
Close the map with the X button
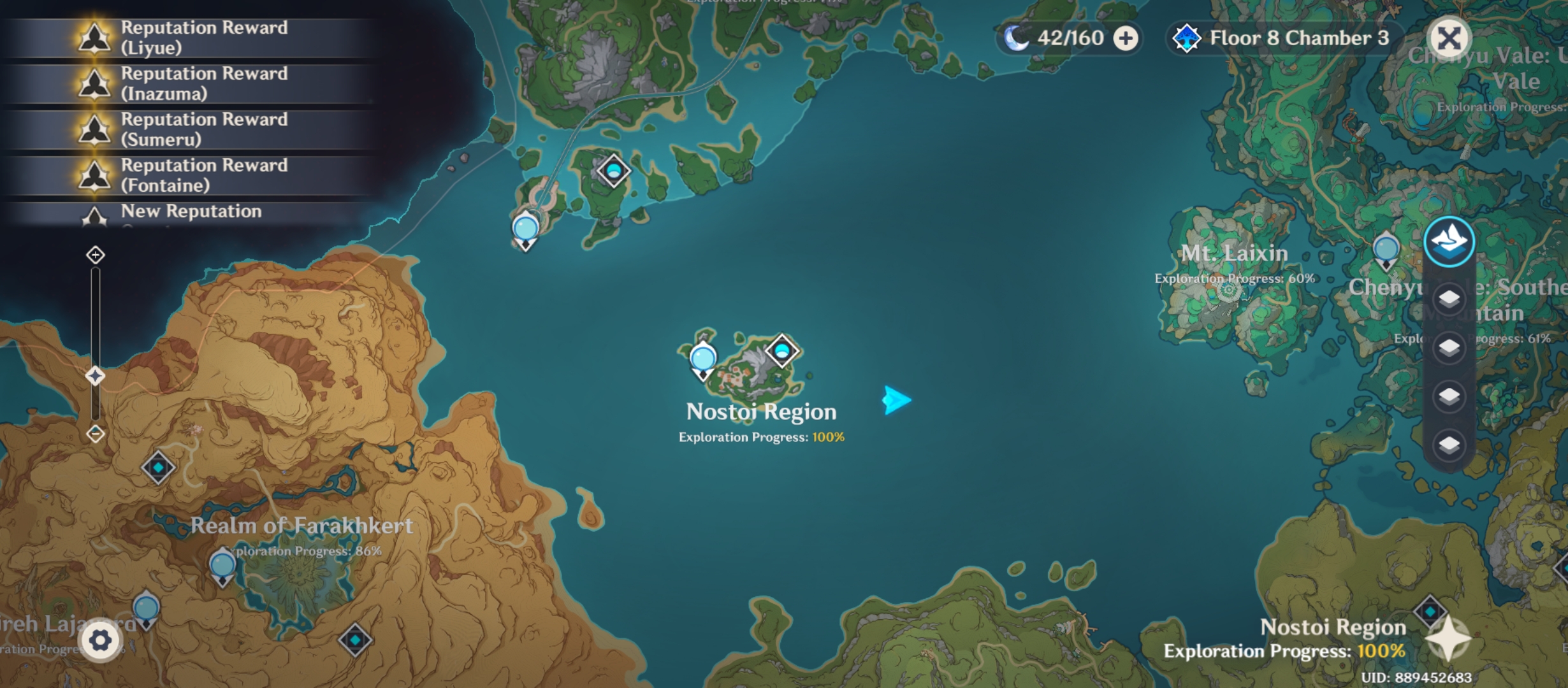tap(1449, 38)
